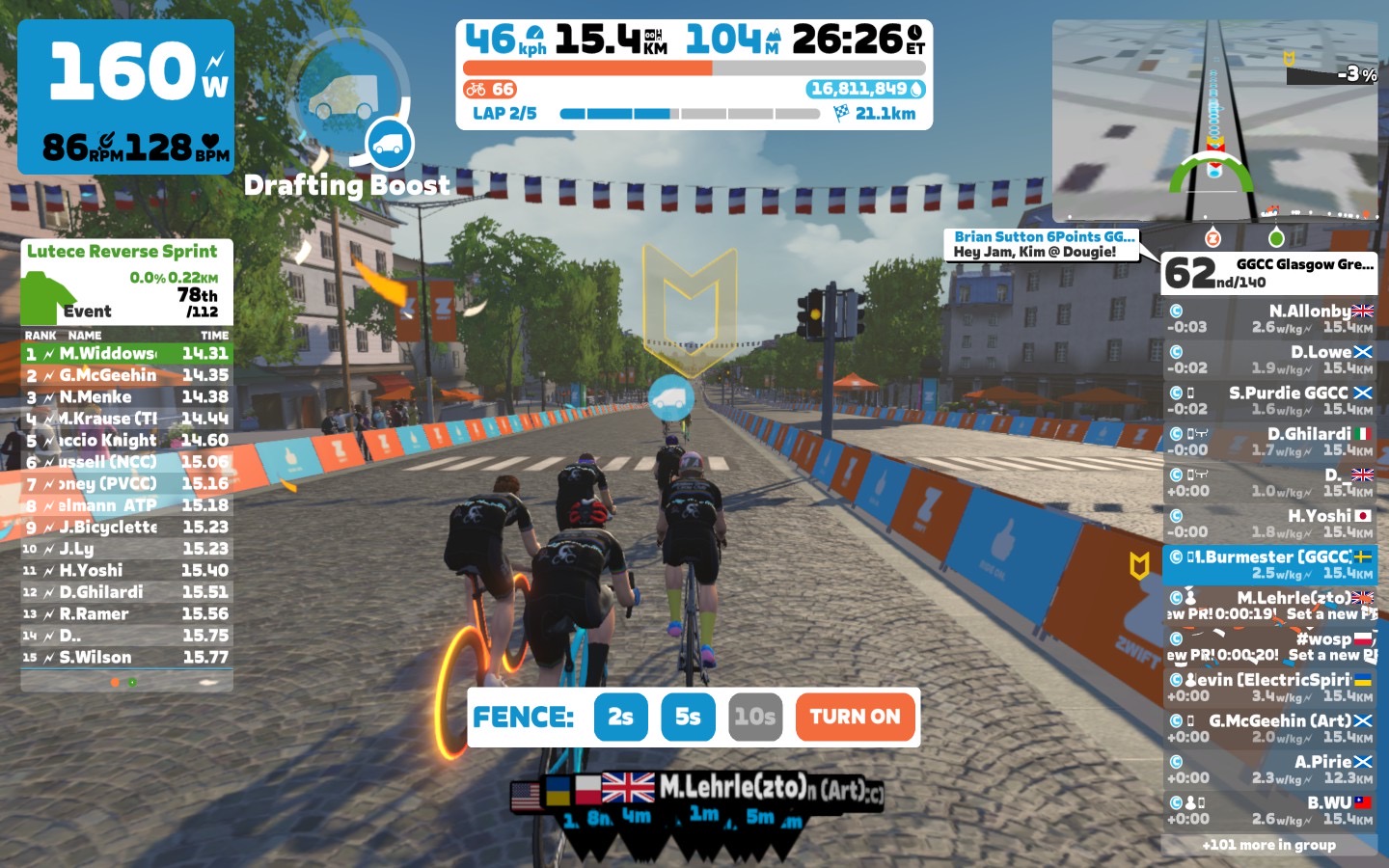
Task: Pick D.Lowe from the riders list
Action: pyautogui.click(x=1269, y=360)
